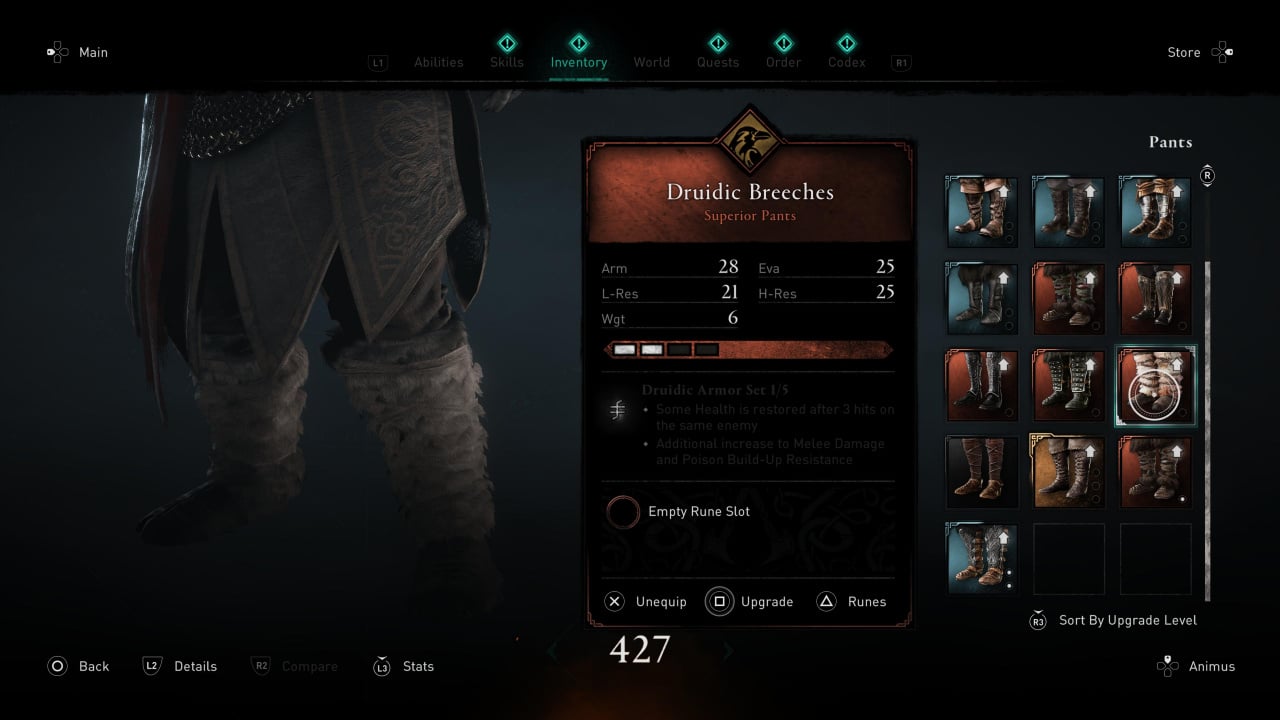
Task: Choose the gold-framed pants slot
Action: coord(1068,472)
